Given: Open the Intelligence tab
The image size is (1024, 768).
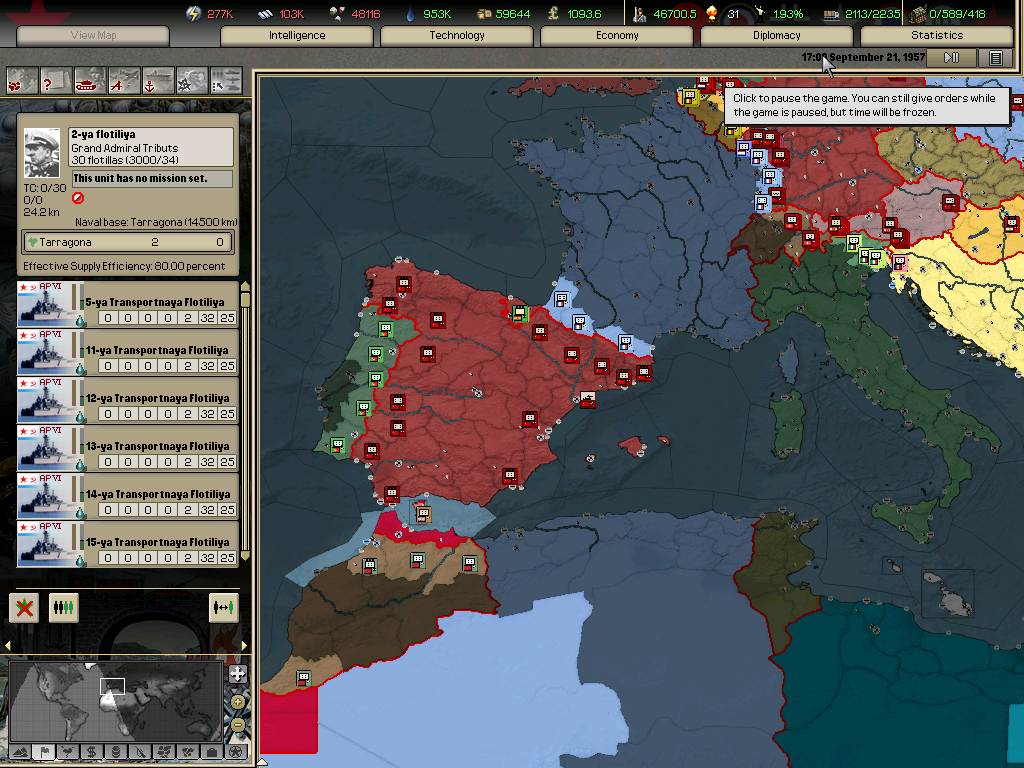Looking at the screenshot, I should 297,35.
